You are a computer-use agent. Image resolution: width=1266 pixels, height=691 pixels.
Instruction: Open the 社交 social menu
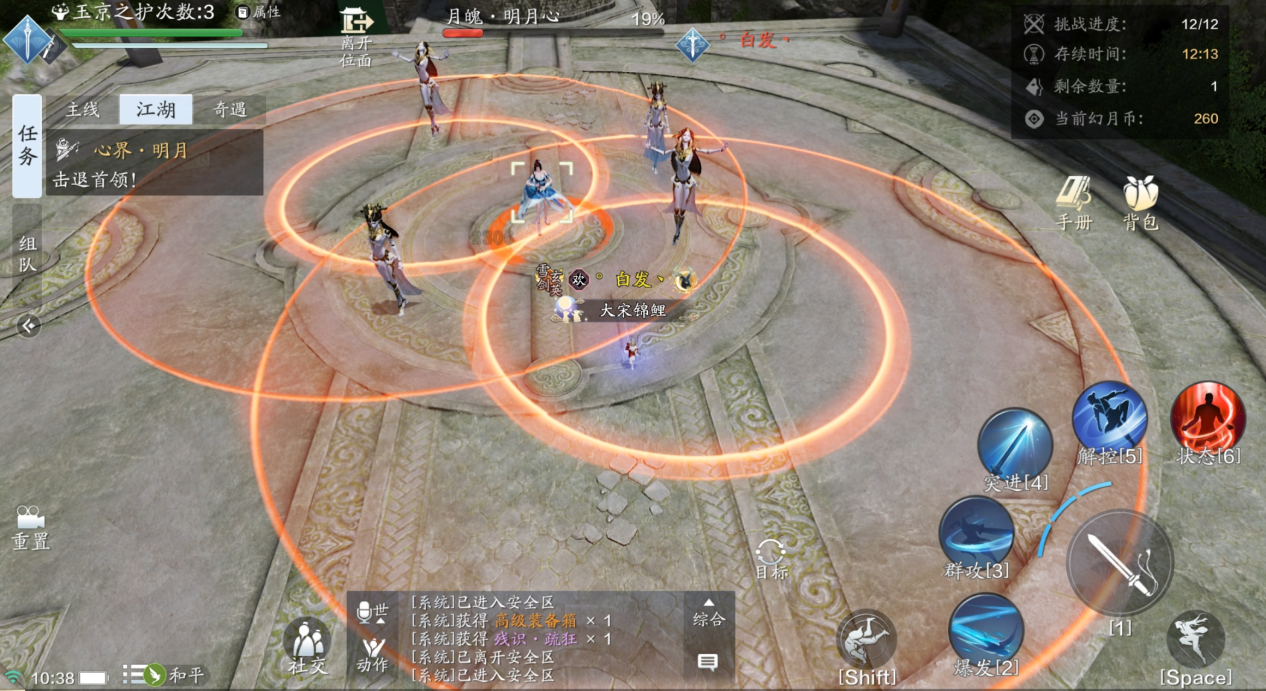pos(308,644)
